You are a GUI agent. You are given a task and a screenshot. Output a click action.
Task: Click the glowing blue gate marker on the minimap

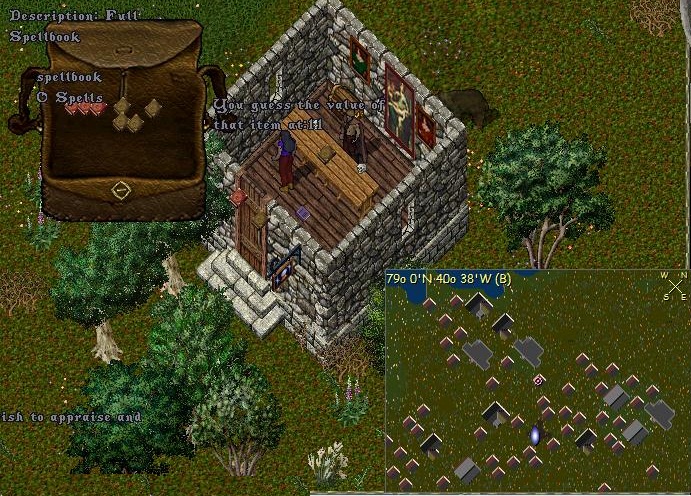(535, 435)
